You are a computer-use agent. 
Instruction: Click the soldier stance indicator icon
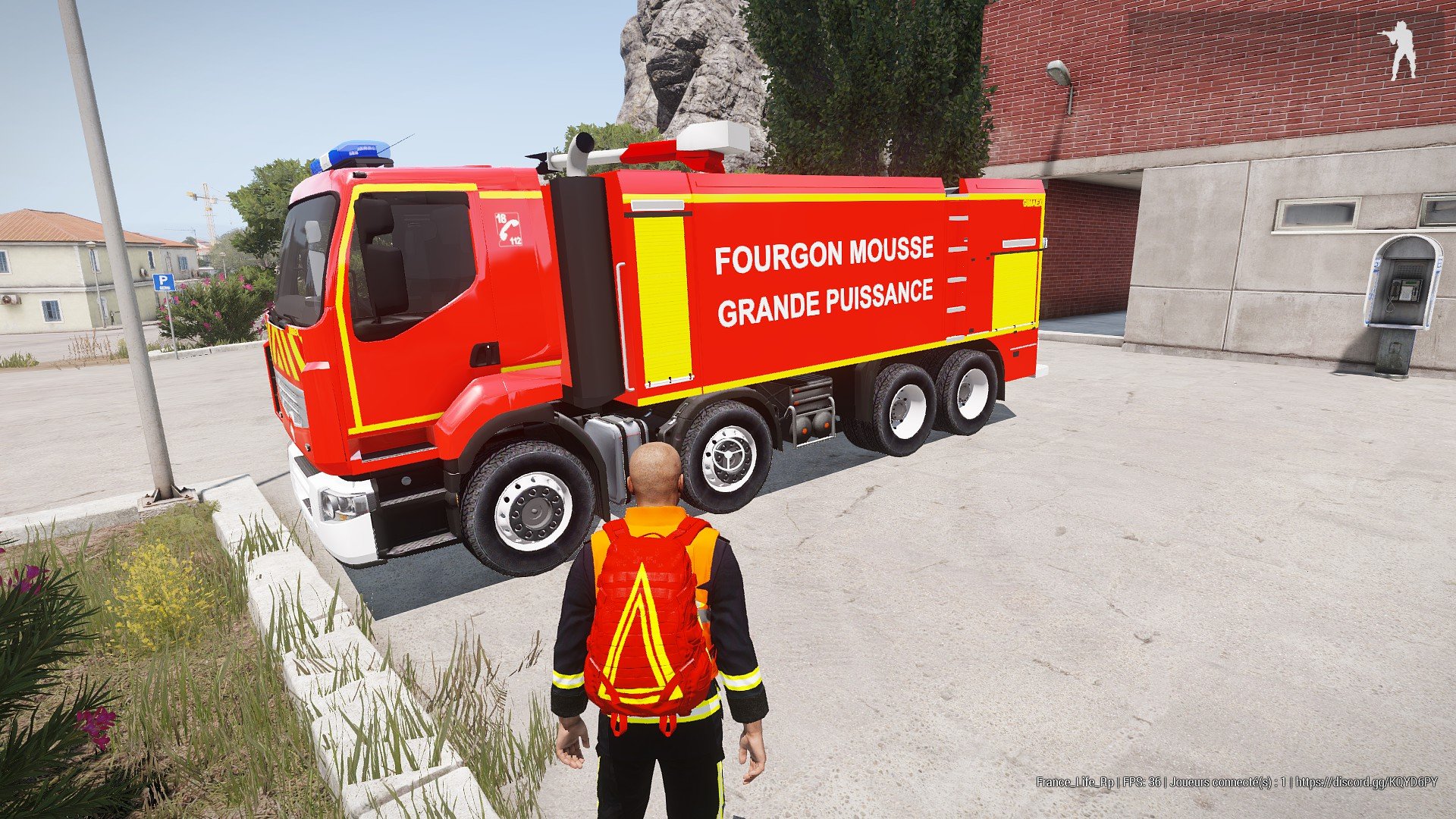click(x=1398, y=50)
